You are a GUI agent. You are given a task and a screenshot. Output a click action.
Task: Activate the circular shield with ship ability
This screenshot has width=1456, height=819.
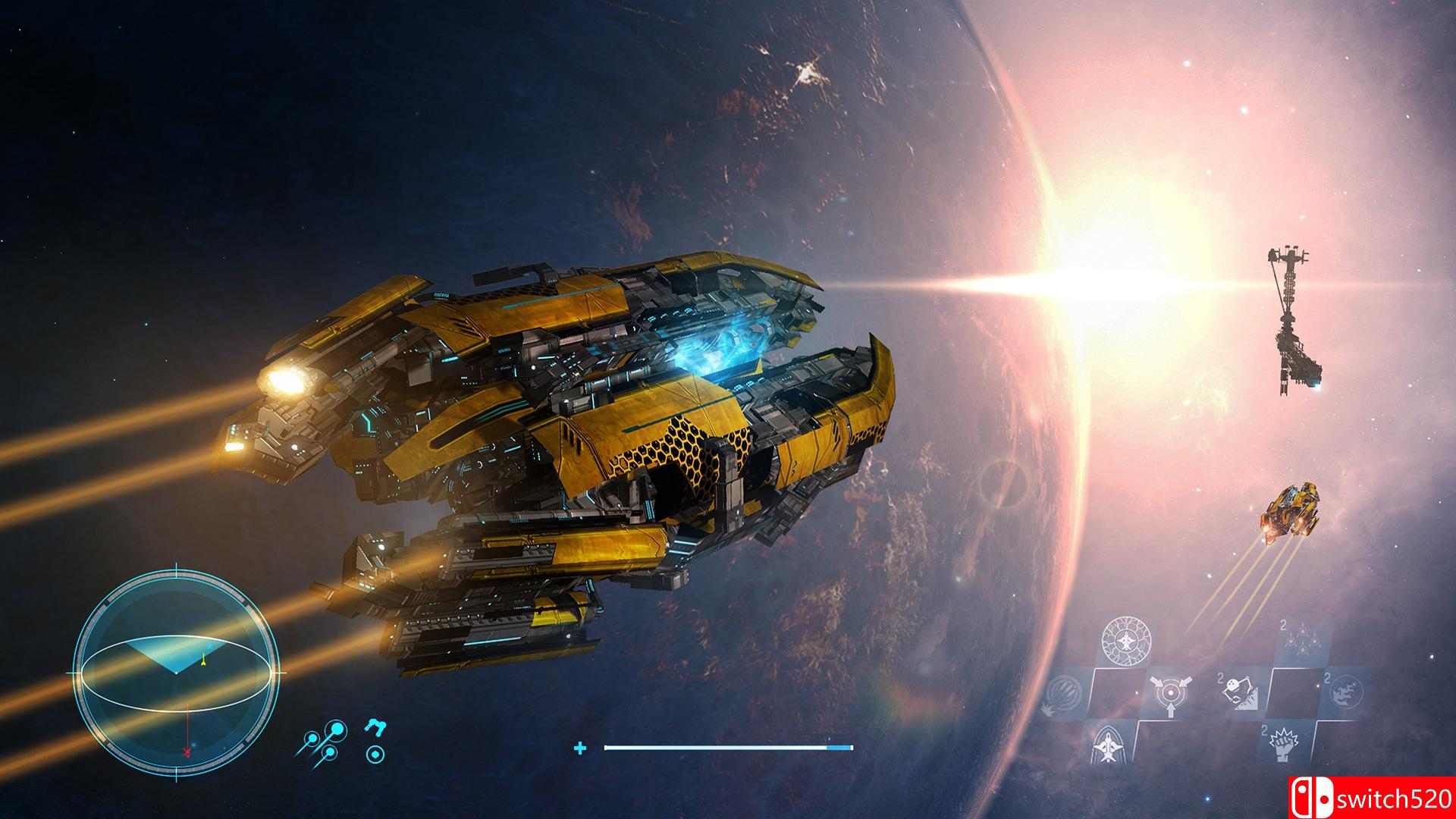pos(1125,641)
